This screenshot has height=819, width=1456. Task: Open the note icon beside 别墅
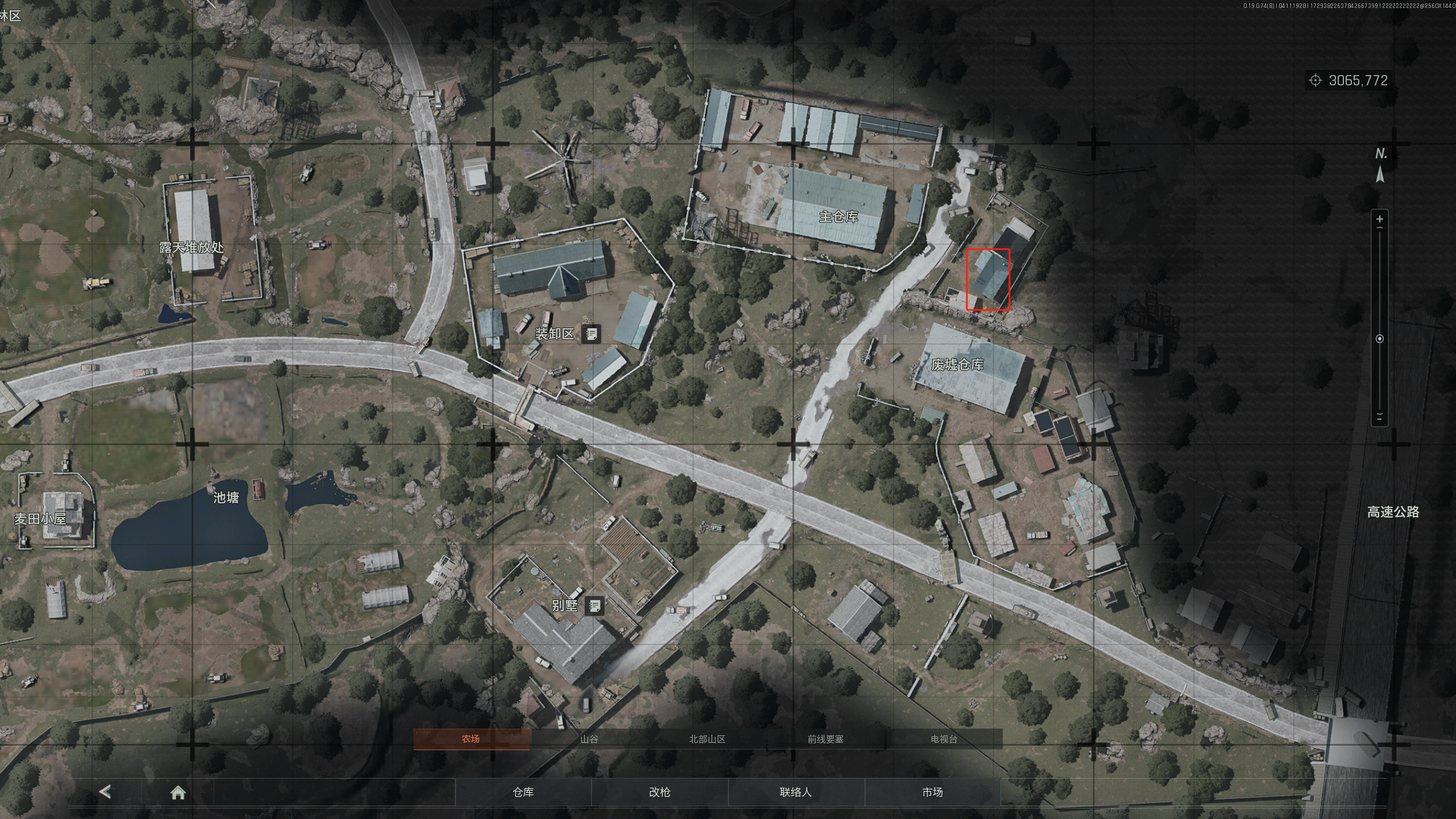tap(594, 606)
